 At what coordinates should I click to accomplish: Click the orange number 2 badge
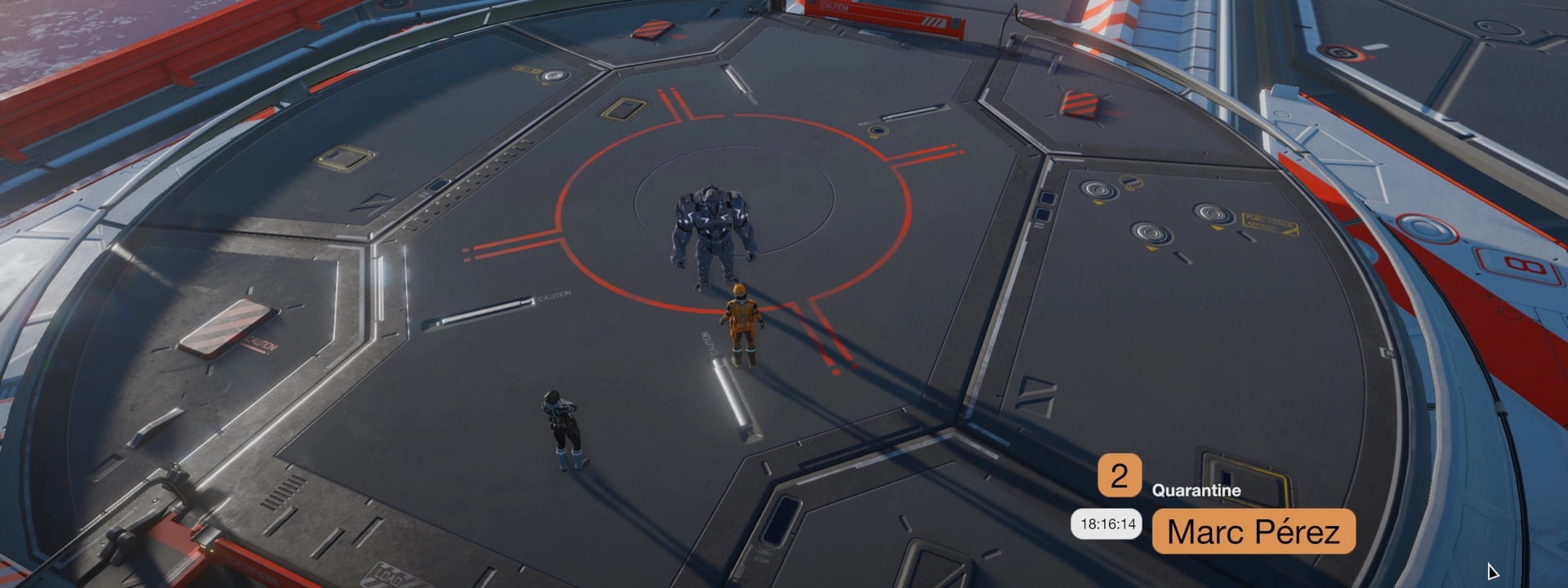1119,475
